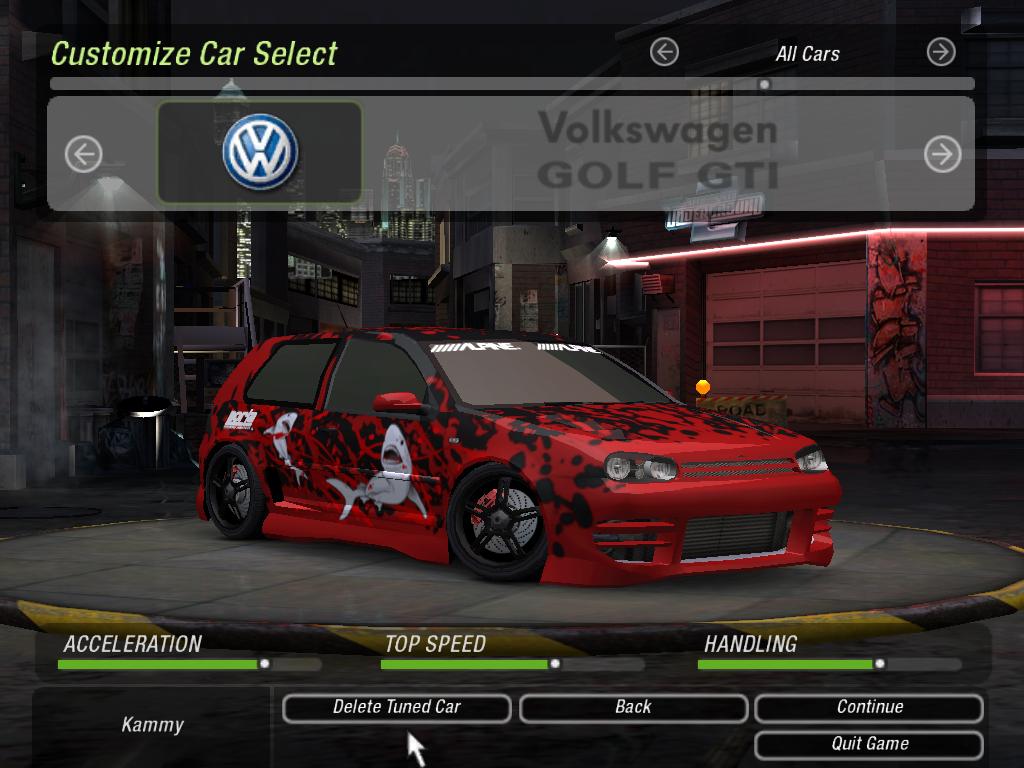Switch to previous car category filter
1024x768 pixels.
pyautogui.click(x=664, y=52)
